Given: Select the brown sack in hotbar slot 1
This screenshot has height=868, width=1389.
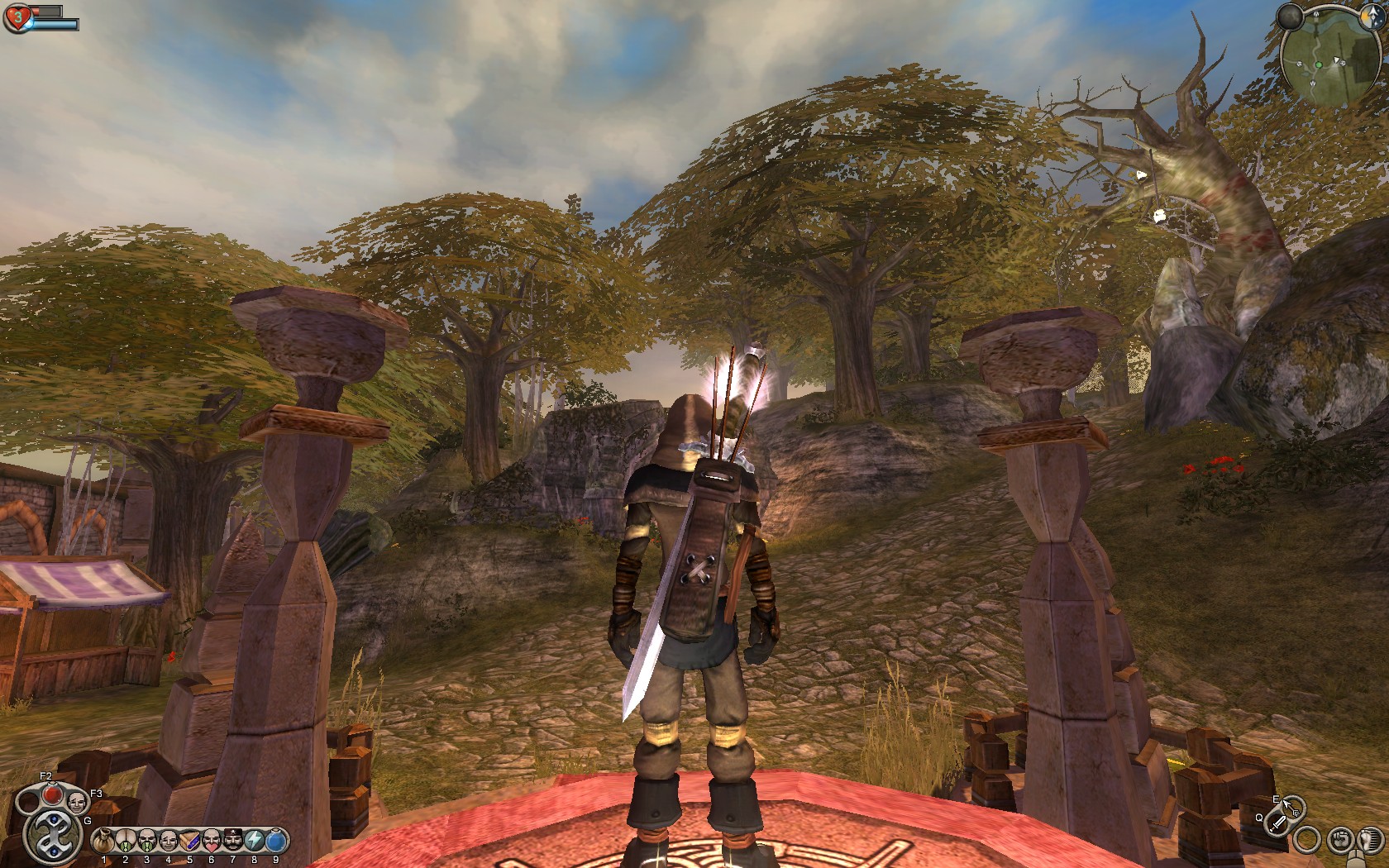Looking at the screenshot, I should click(x=104, y=842).
